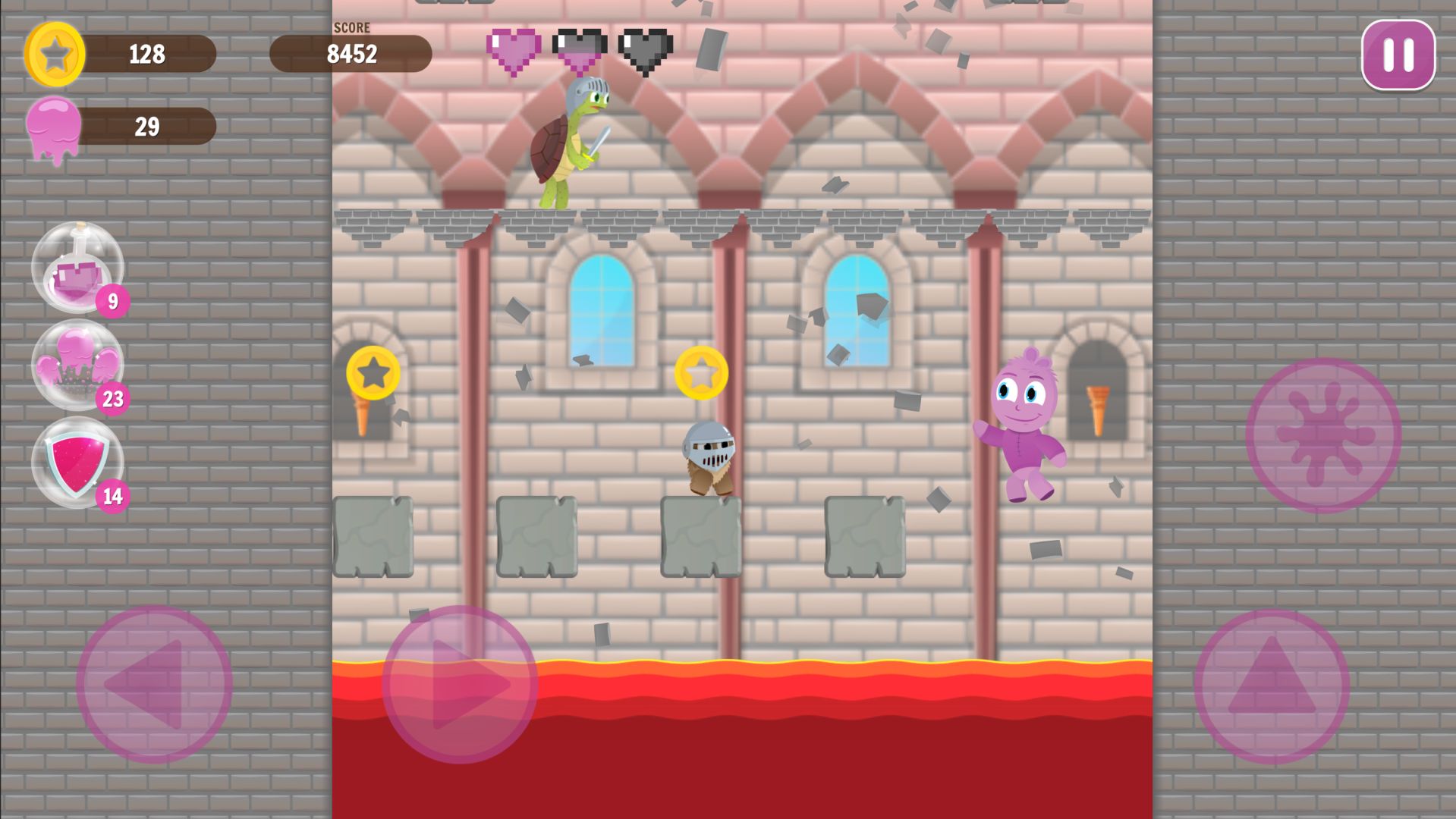Activate the pink slime burst power-up

tap(77, 365)
